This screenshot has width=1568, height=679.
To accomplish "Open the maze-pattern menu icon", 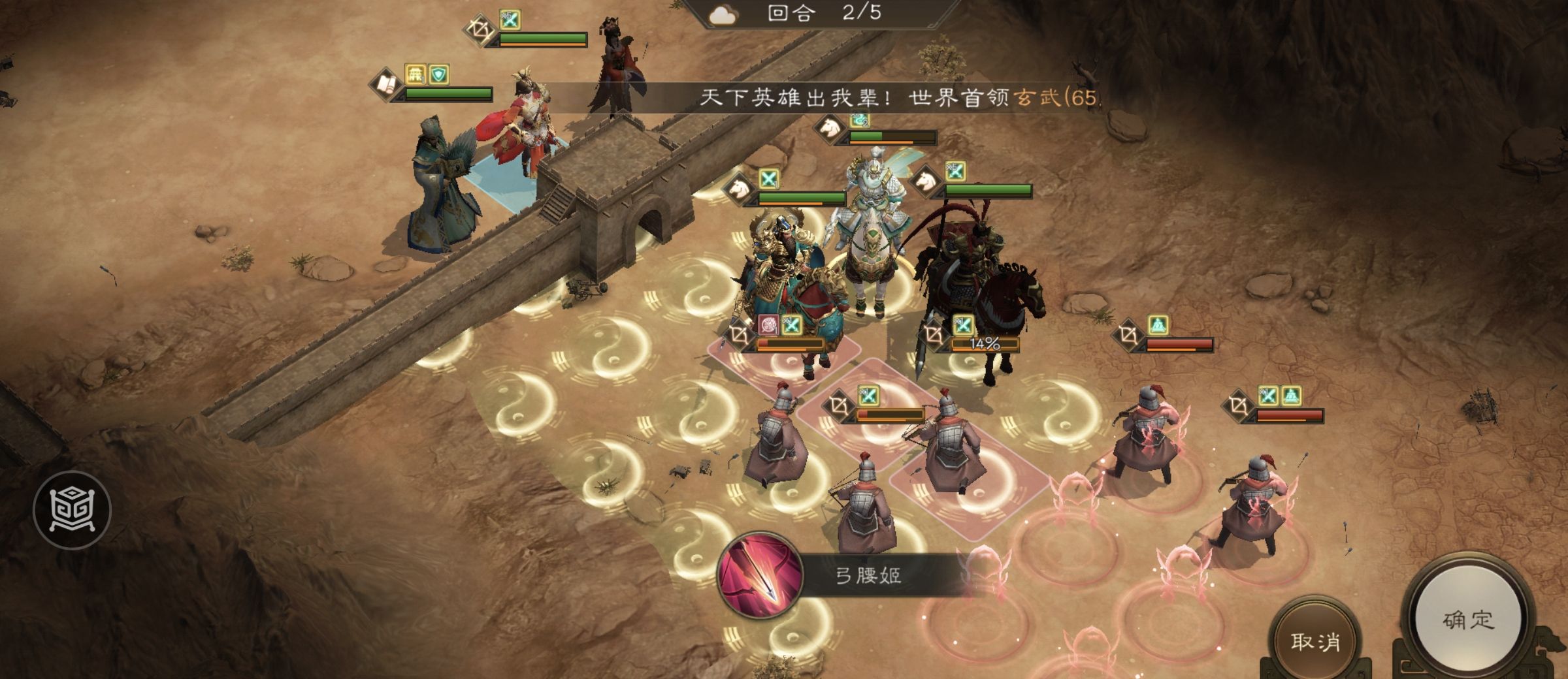I will coord(72,509).
